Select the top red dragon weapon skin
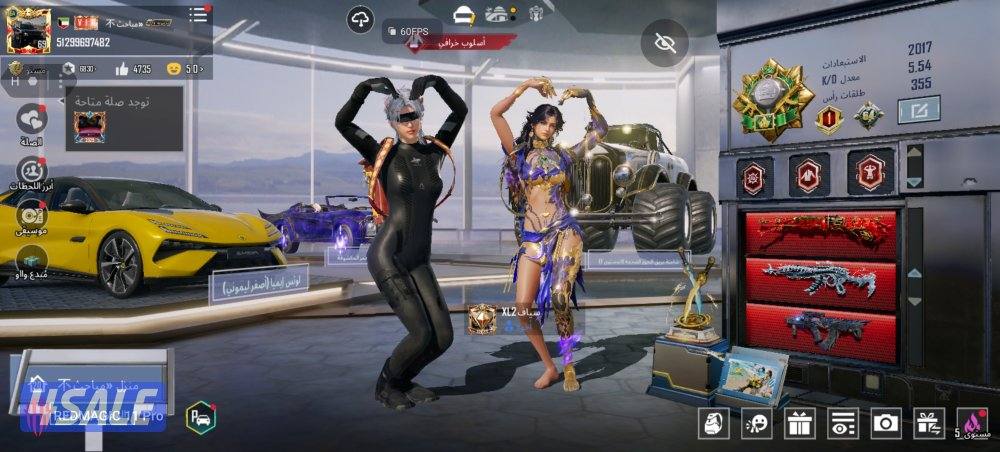The image size is (1000, 452). coord(821,231)
